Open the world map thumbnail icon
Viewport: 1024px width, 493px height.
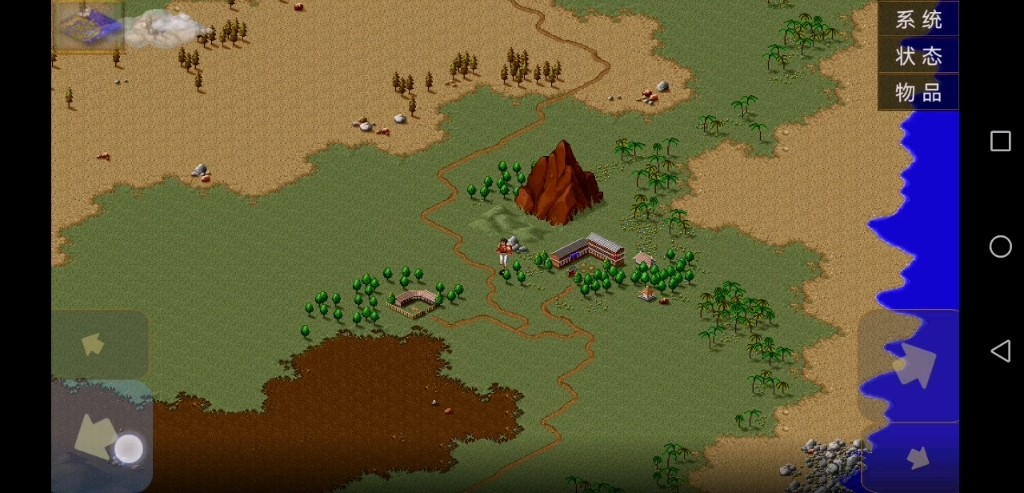click(x=88, y=26)
